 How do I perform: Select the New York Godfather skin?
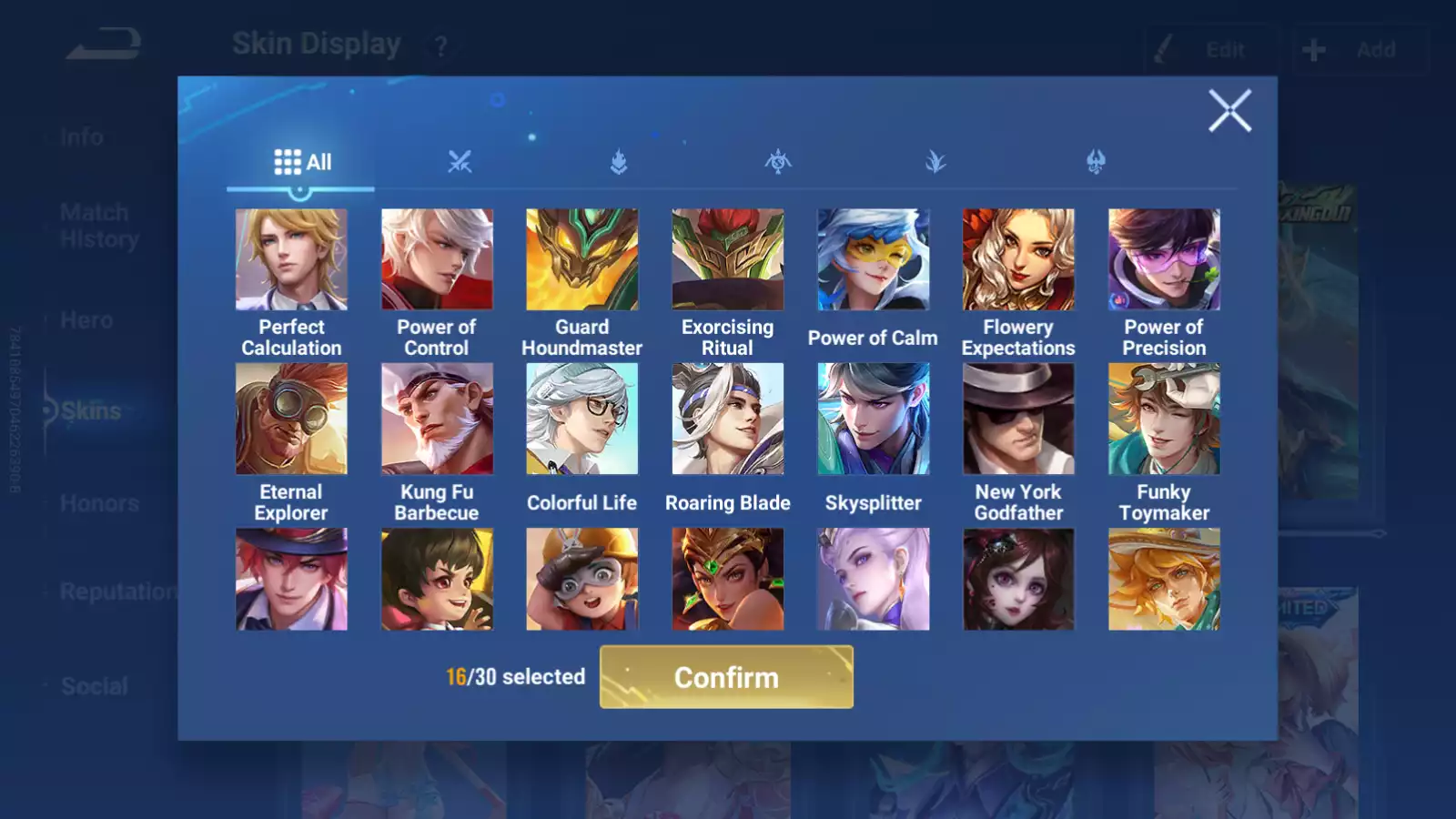click(x=1018, y=418)
